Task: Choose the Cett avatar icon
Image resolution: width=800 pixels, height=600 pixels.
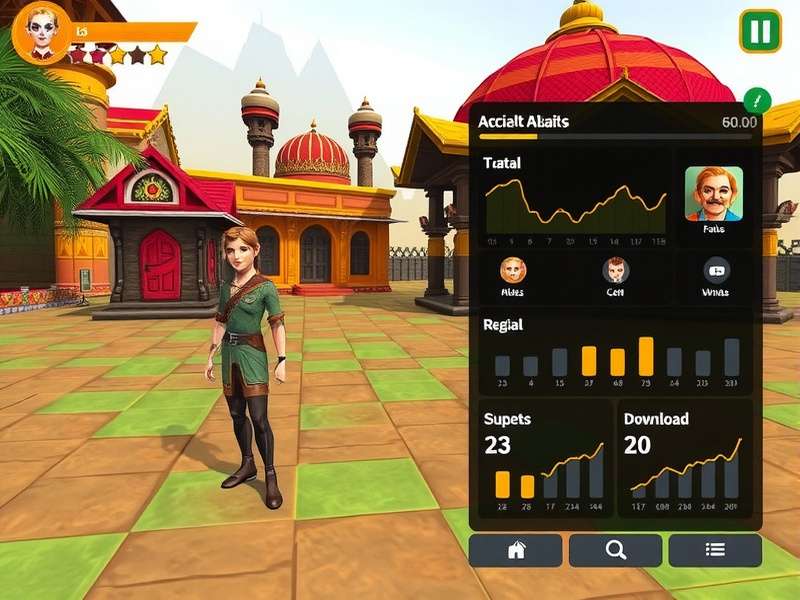Action: point(615,270)
